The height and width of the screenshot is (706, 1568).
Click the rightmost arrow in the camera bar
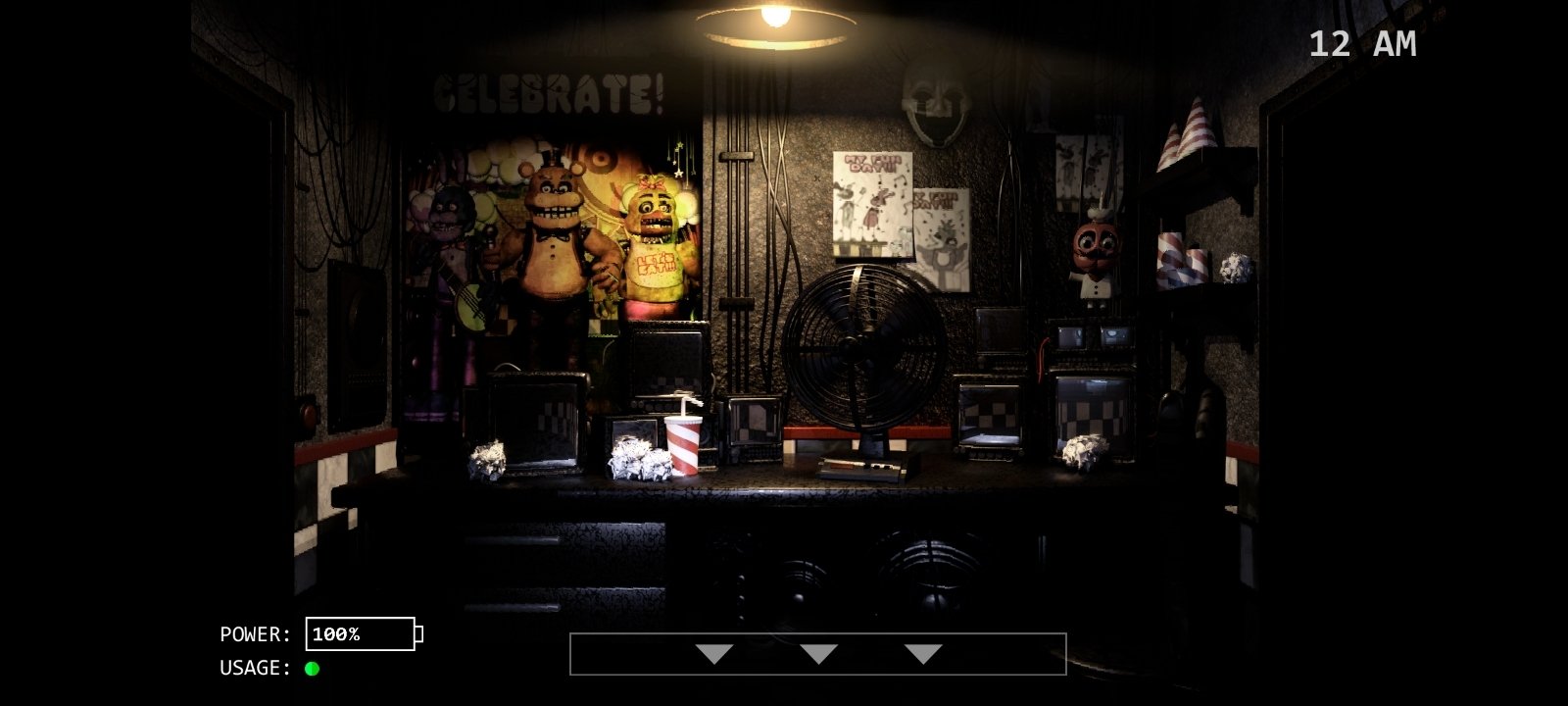(x=922, y=653)
